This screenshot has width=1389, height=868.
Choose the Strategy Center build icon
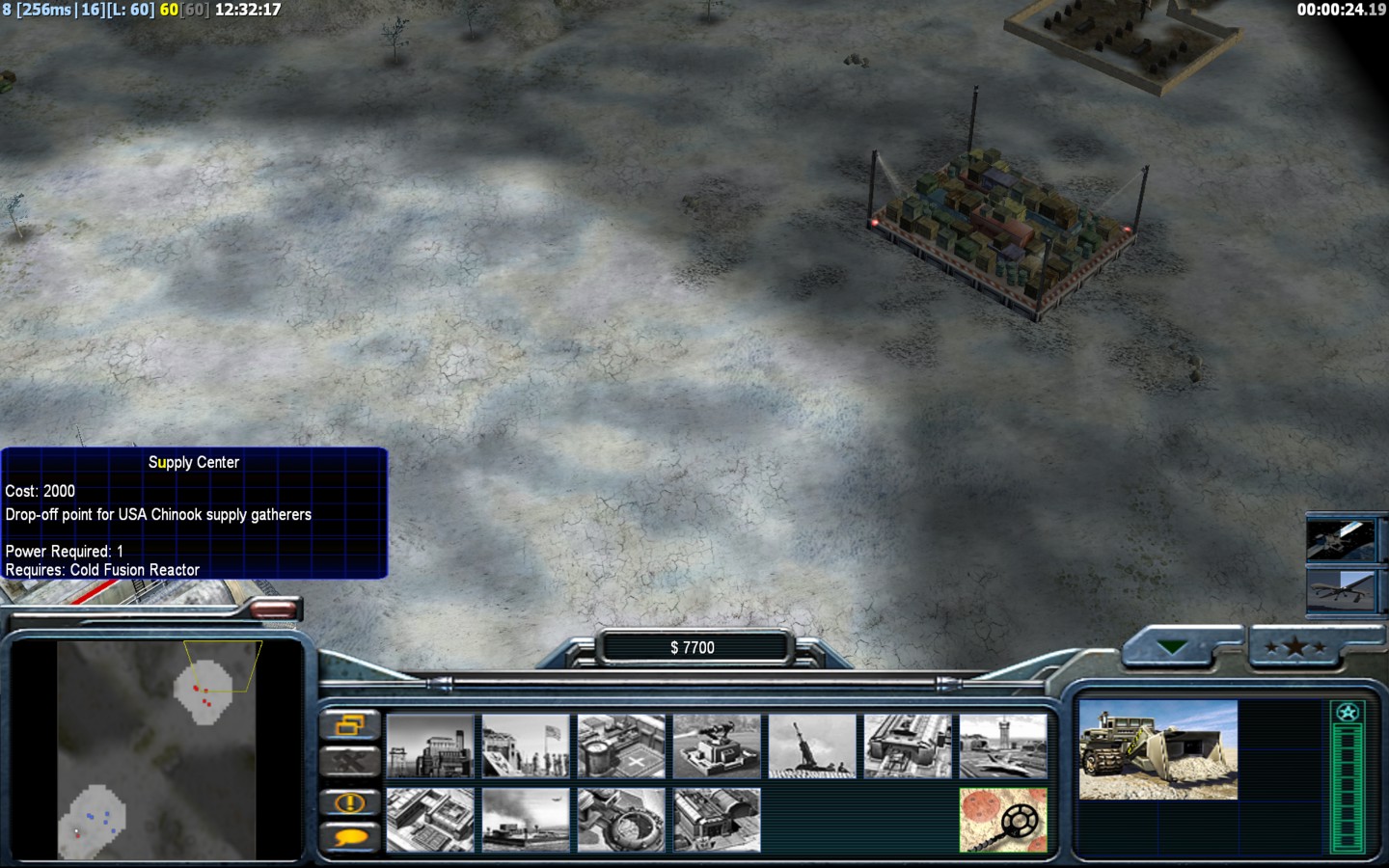(x=430, y=820)
